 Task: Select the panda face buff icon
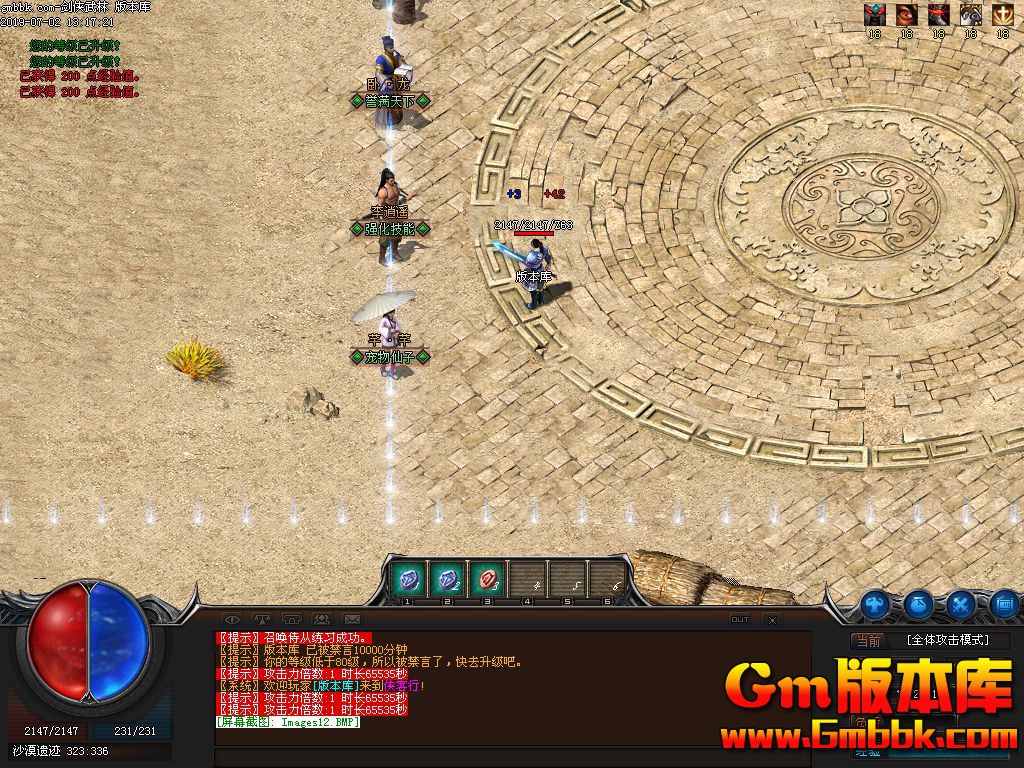pyautogui.click(x=970, y=15)
